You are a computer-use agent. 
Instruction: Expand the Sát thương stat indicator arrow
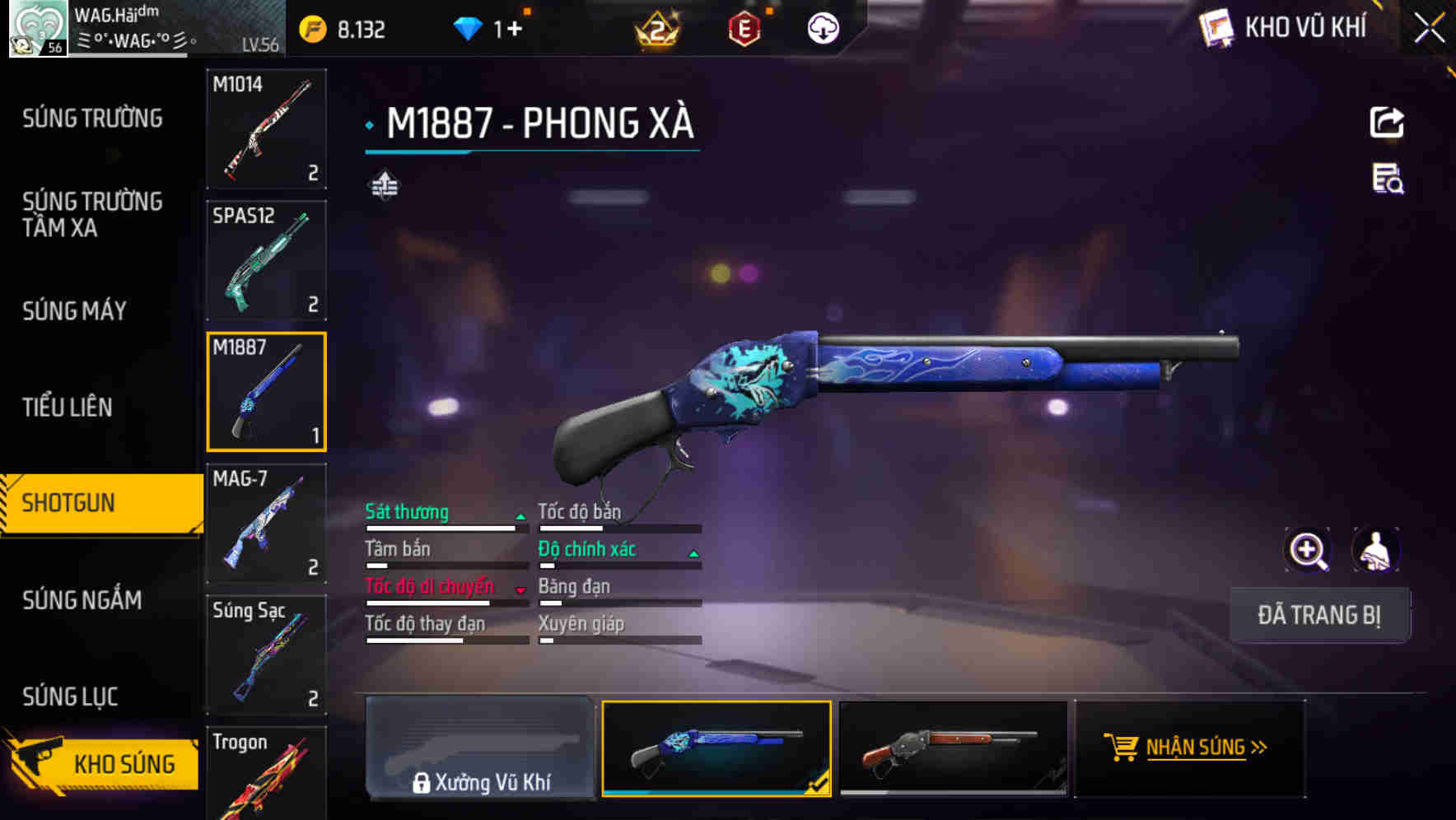pyautogui.click(x=520, y=515)
